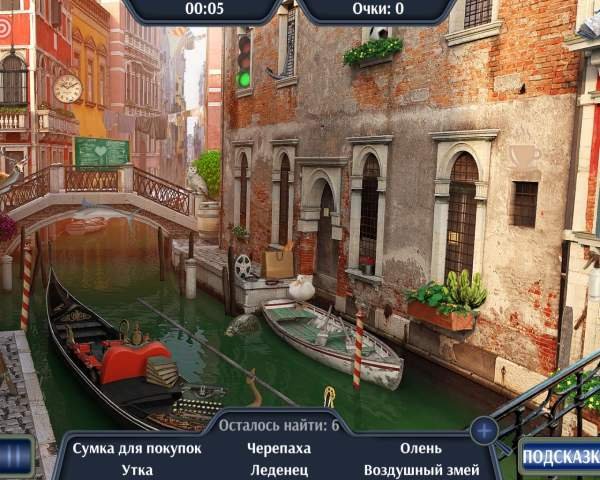600x480 pixels.
Task: Choose 'Олень' in the find list
Action: tap(420, 448)
